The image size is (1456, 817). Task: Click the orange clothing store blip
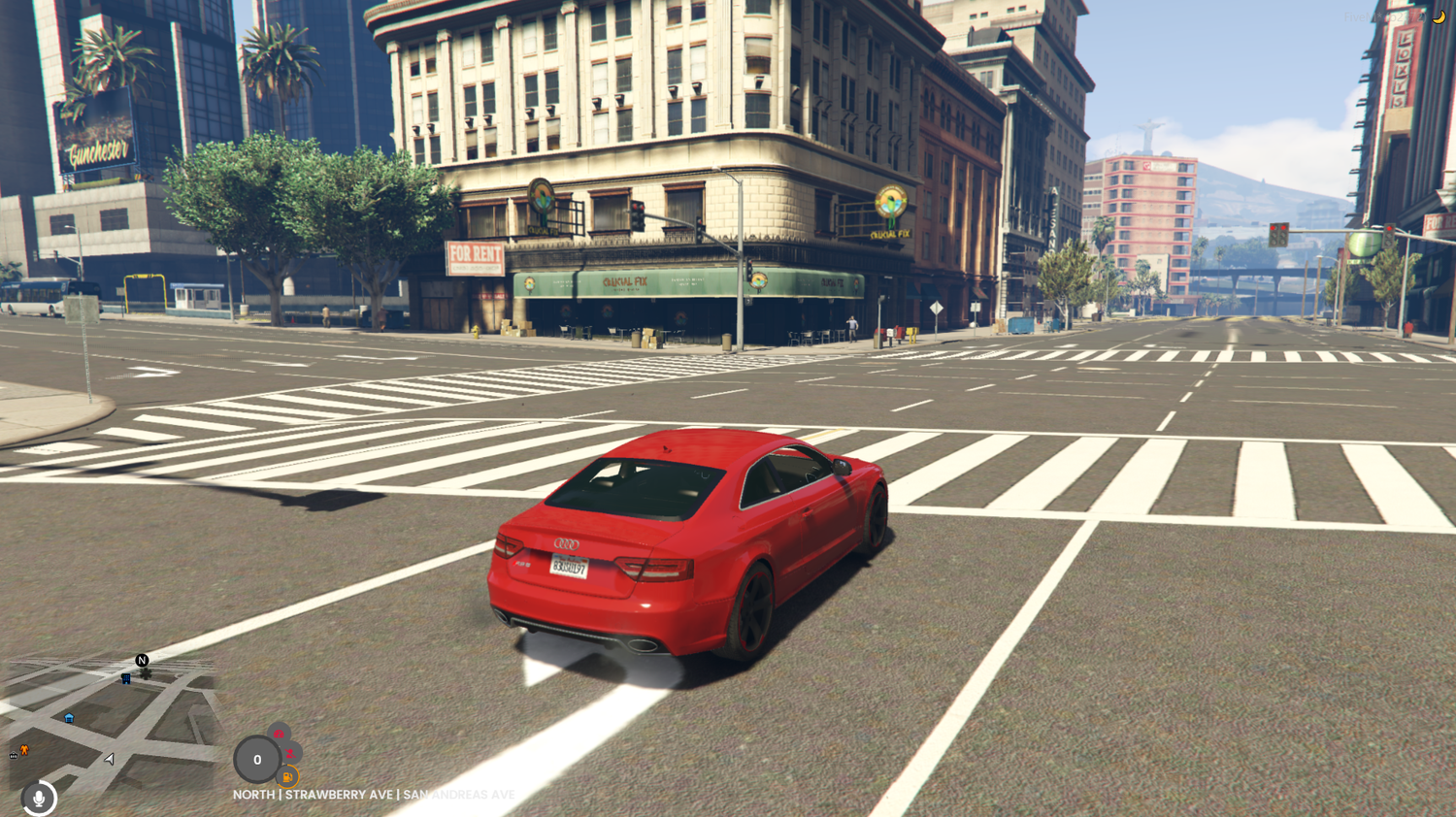[23, 749]
